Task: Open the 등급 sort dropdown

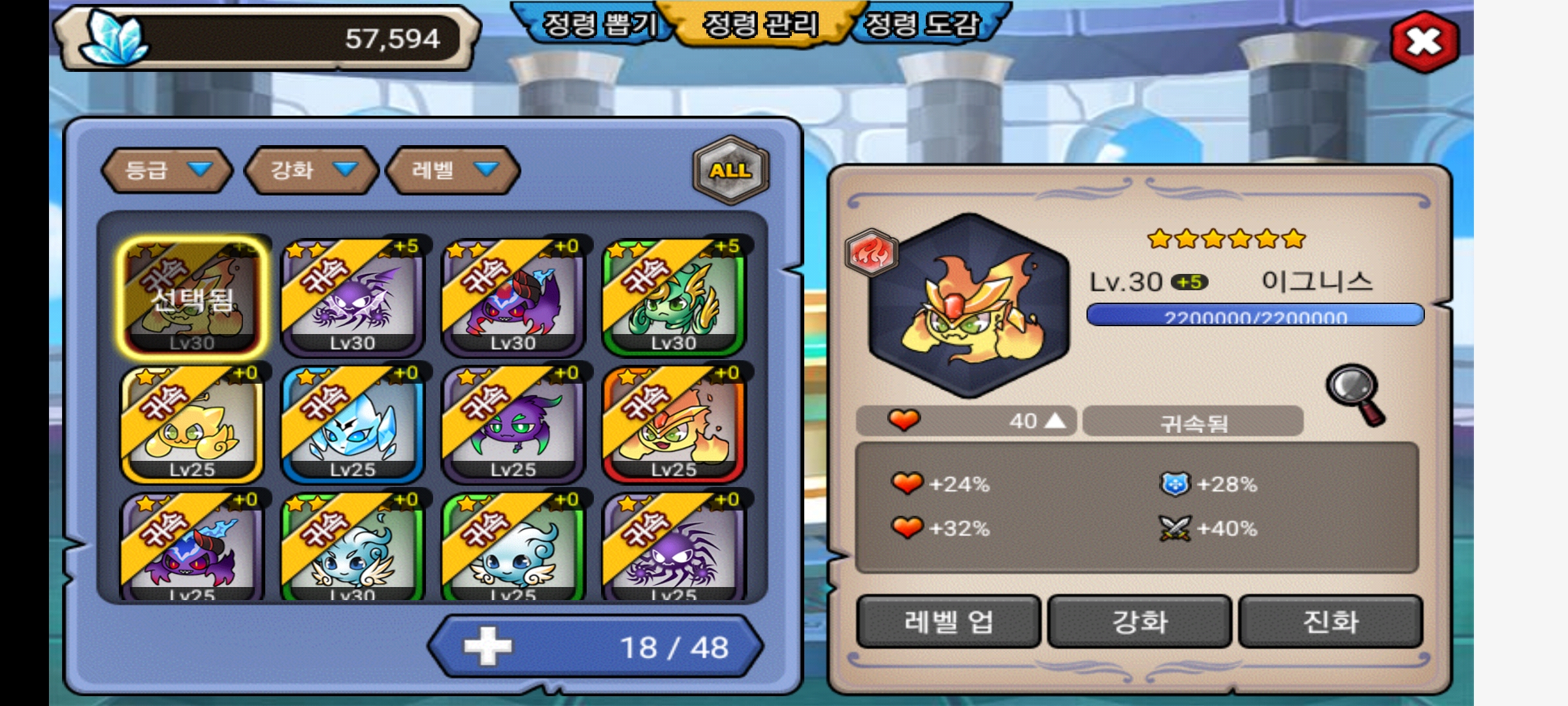Action: tap(167, 170)
